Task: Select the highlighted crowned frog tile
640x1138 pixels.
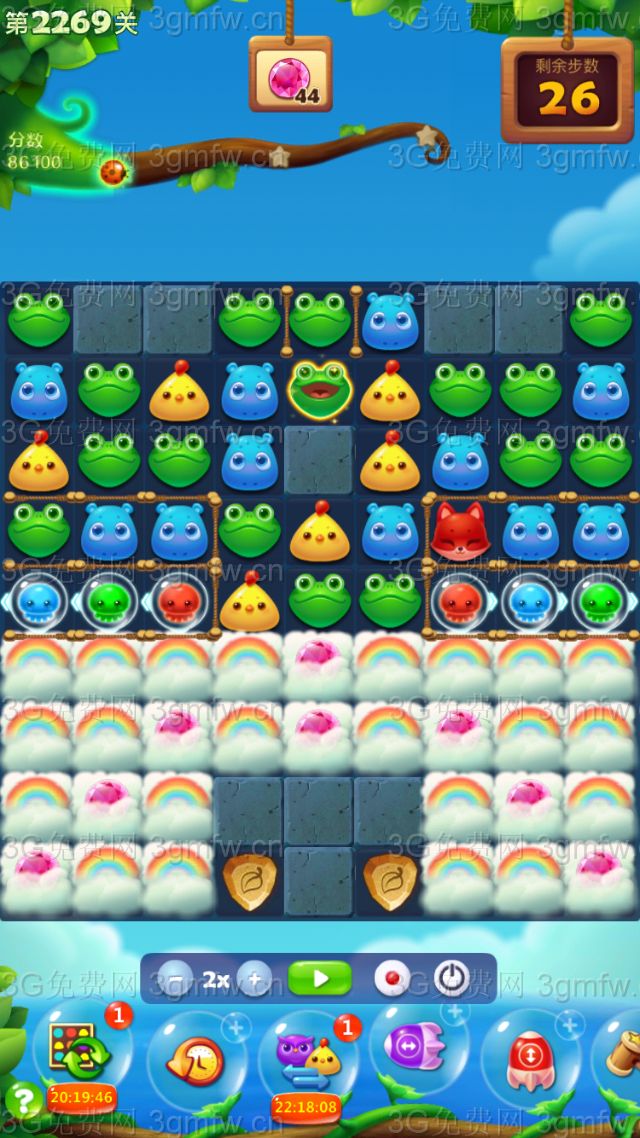Action: click(320, 389)
